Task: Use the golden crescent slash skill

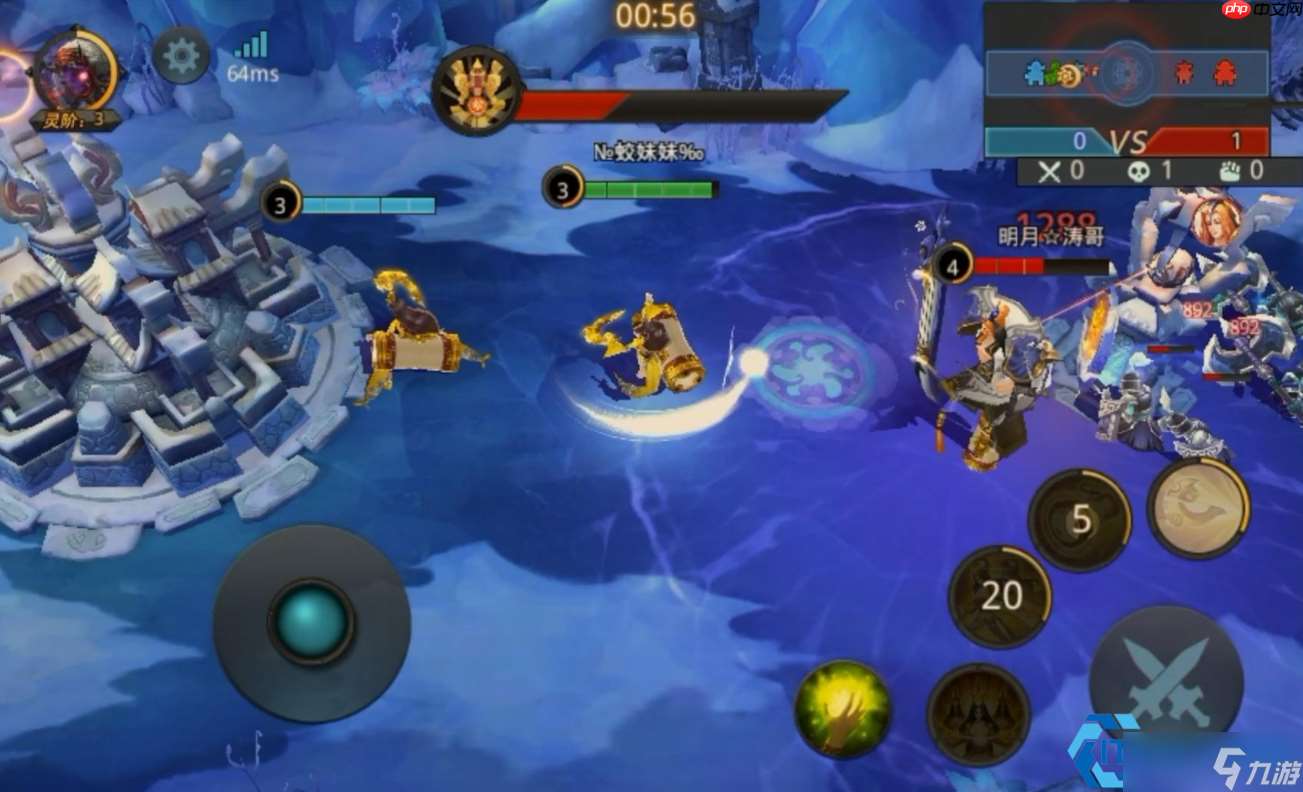Action: [x=1198, y=508]
